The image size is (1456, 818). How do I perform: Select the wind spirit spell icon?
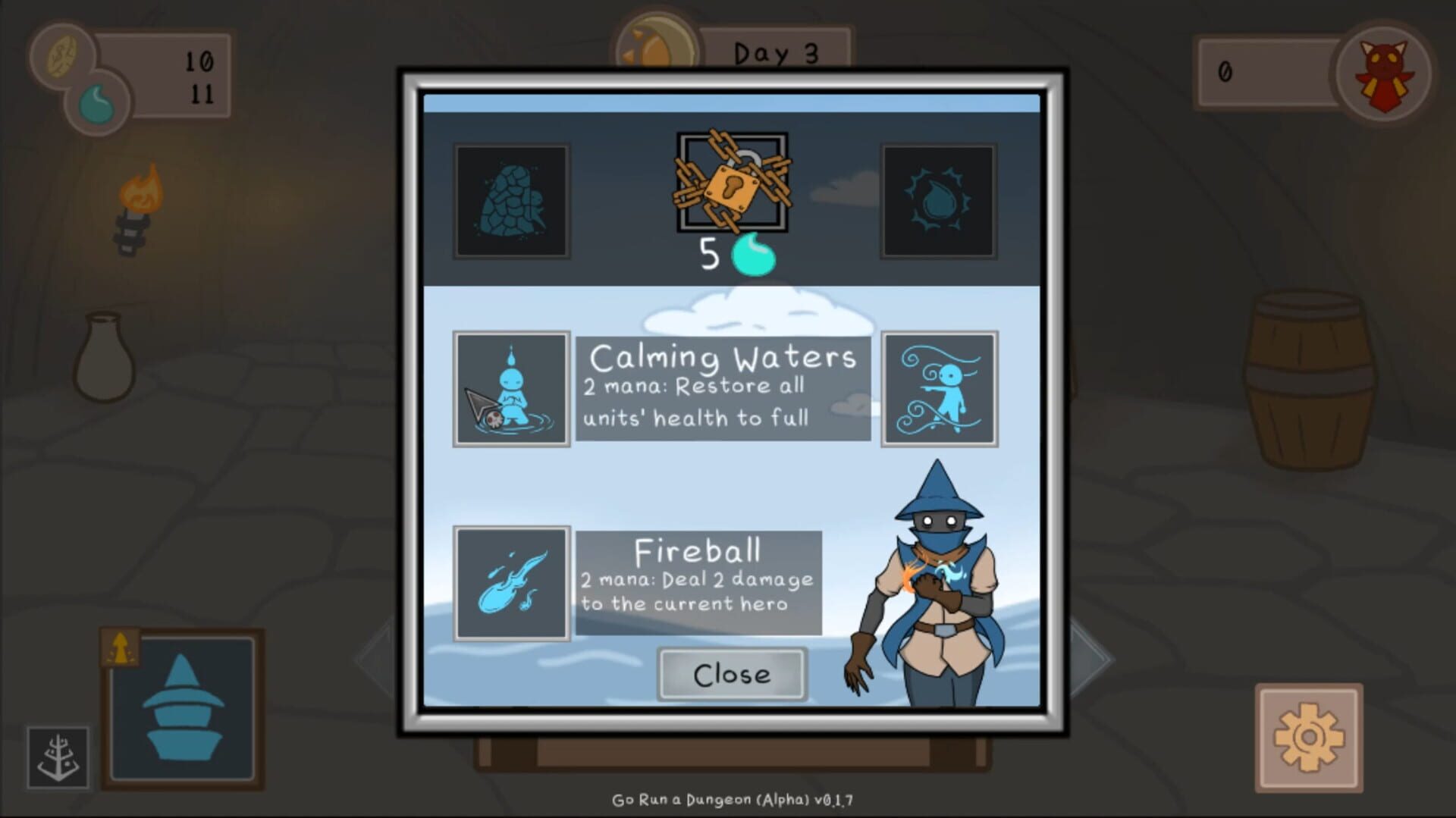point(939,388)
